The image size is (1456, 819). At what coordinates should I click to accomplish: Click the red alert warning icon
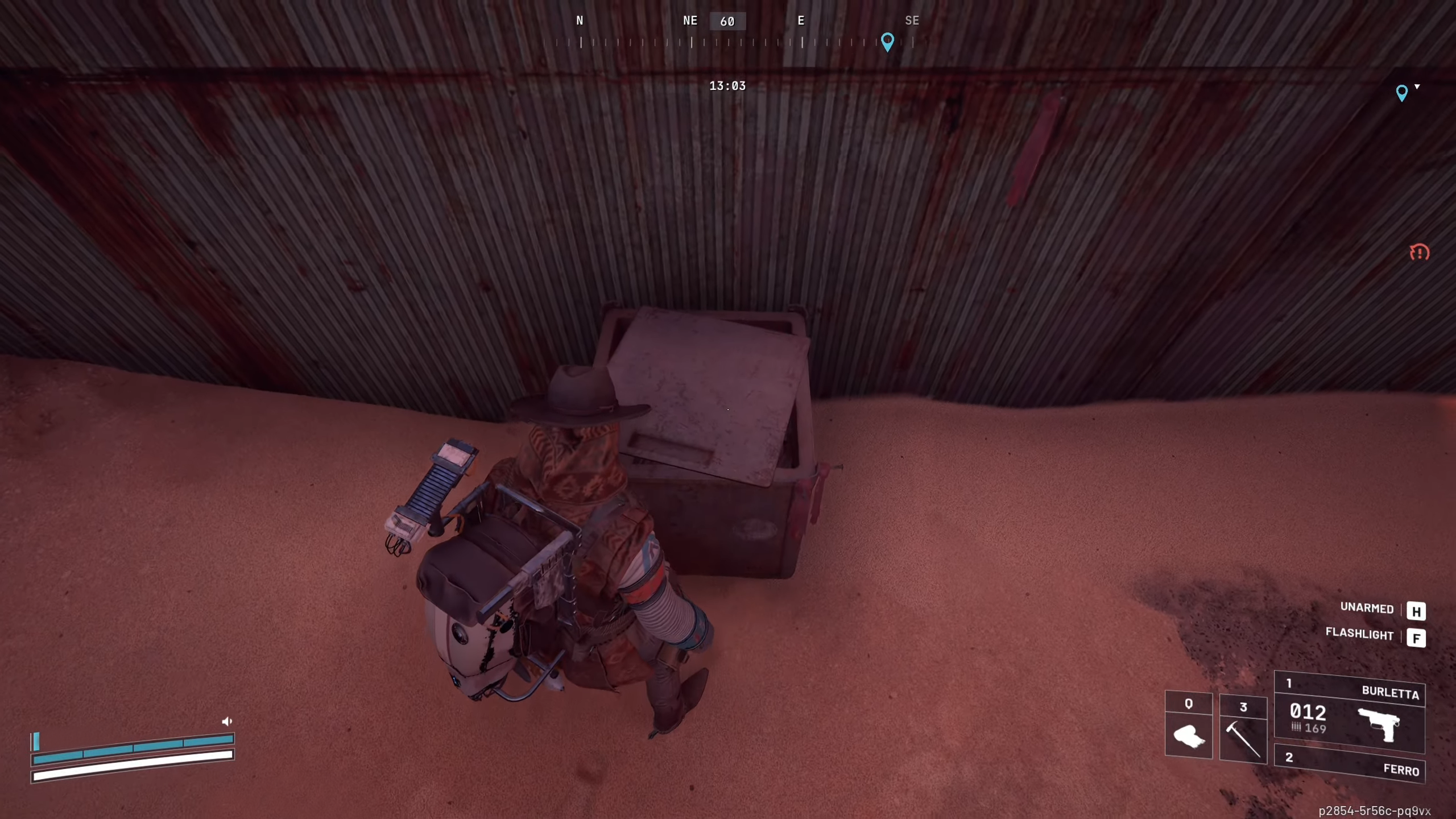[1419, 252]
